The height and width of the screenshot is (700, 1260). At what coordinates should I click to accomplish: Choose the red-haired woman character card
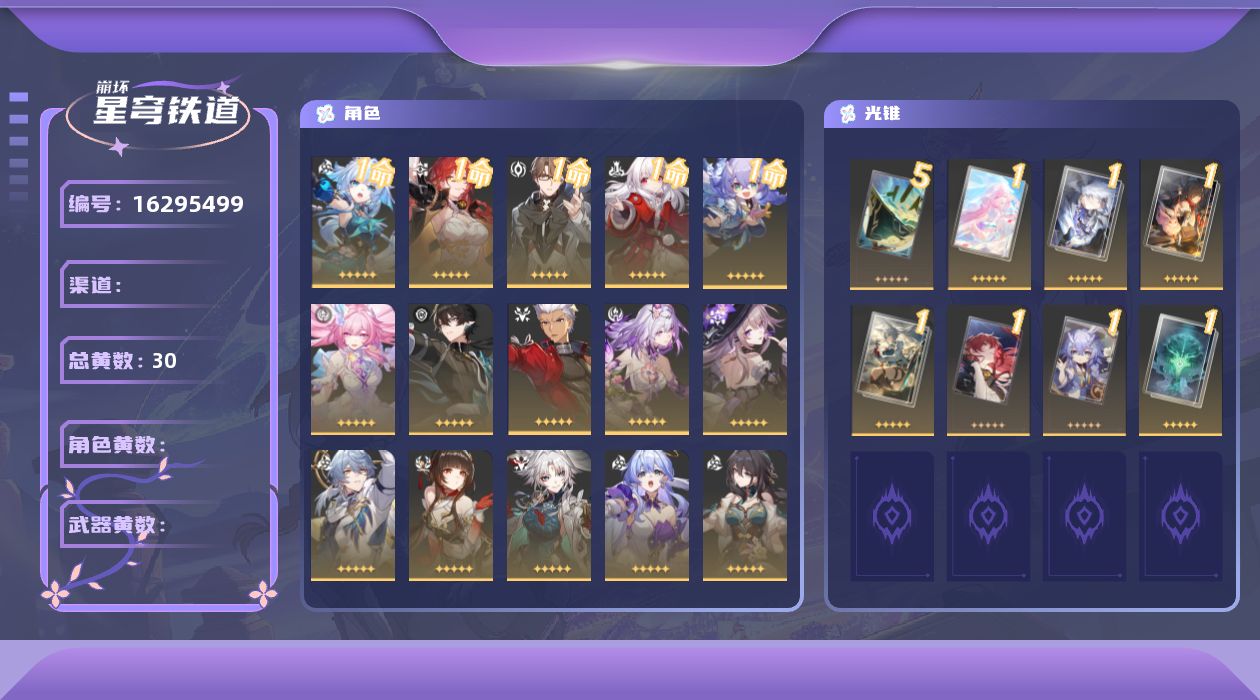[x=451, y=222]
